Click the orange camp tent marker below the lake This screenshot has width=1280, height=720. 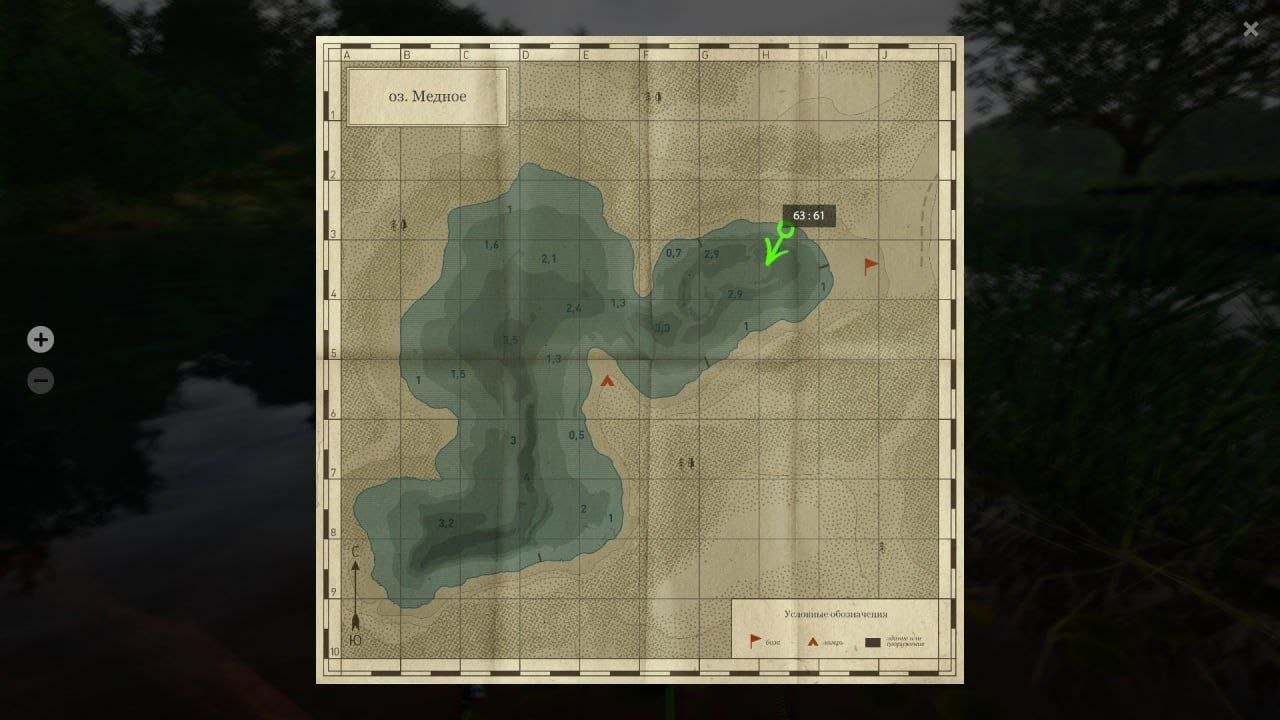[x=608, y=380]
